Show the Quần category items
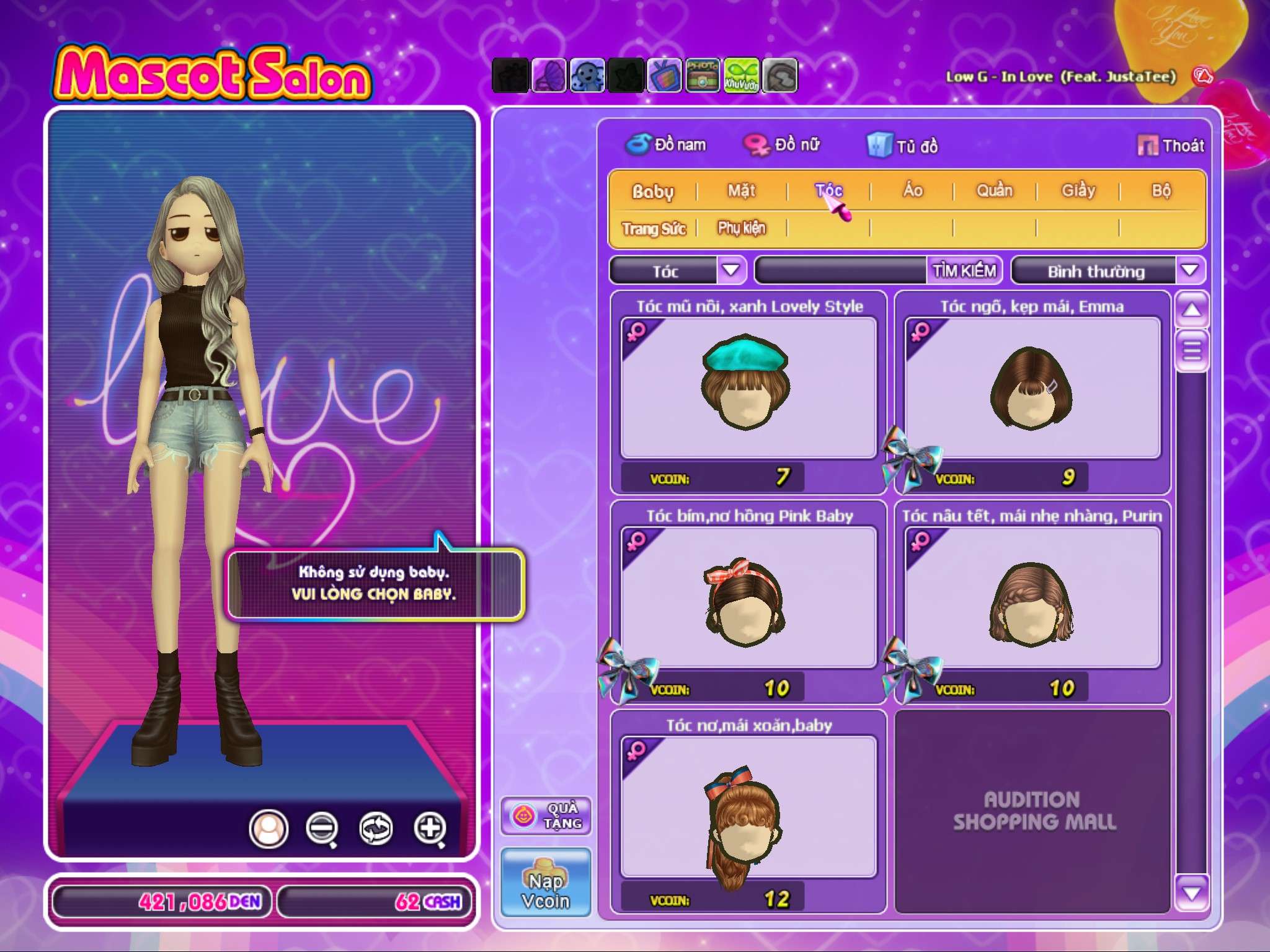 pyautogui.click(x=995, y=190)
